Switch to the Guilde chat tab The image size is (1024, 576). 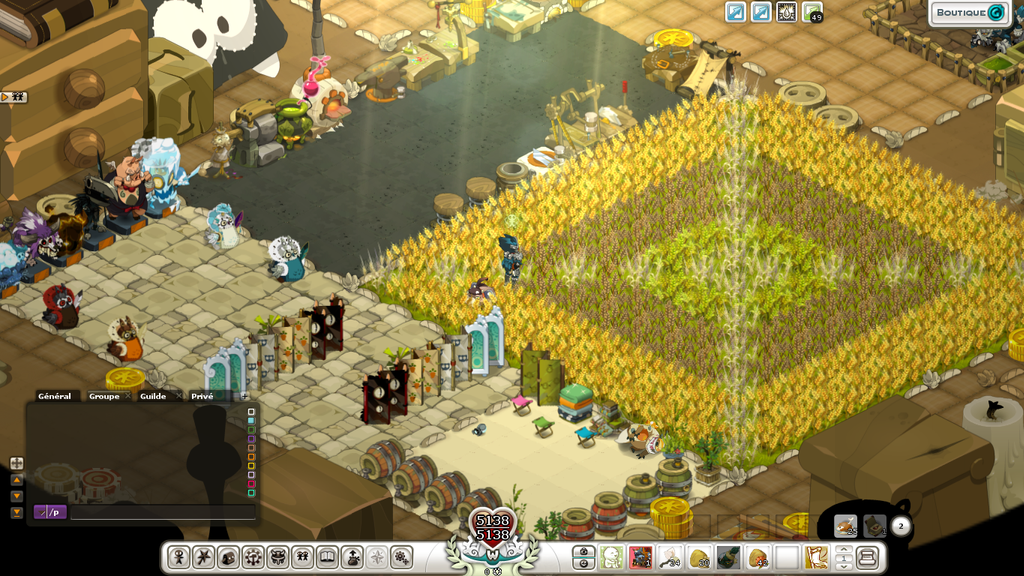(153, 396)
